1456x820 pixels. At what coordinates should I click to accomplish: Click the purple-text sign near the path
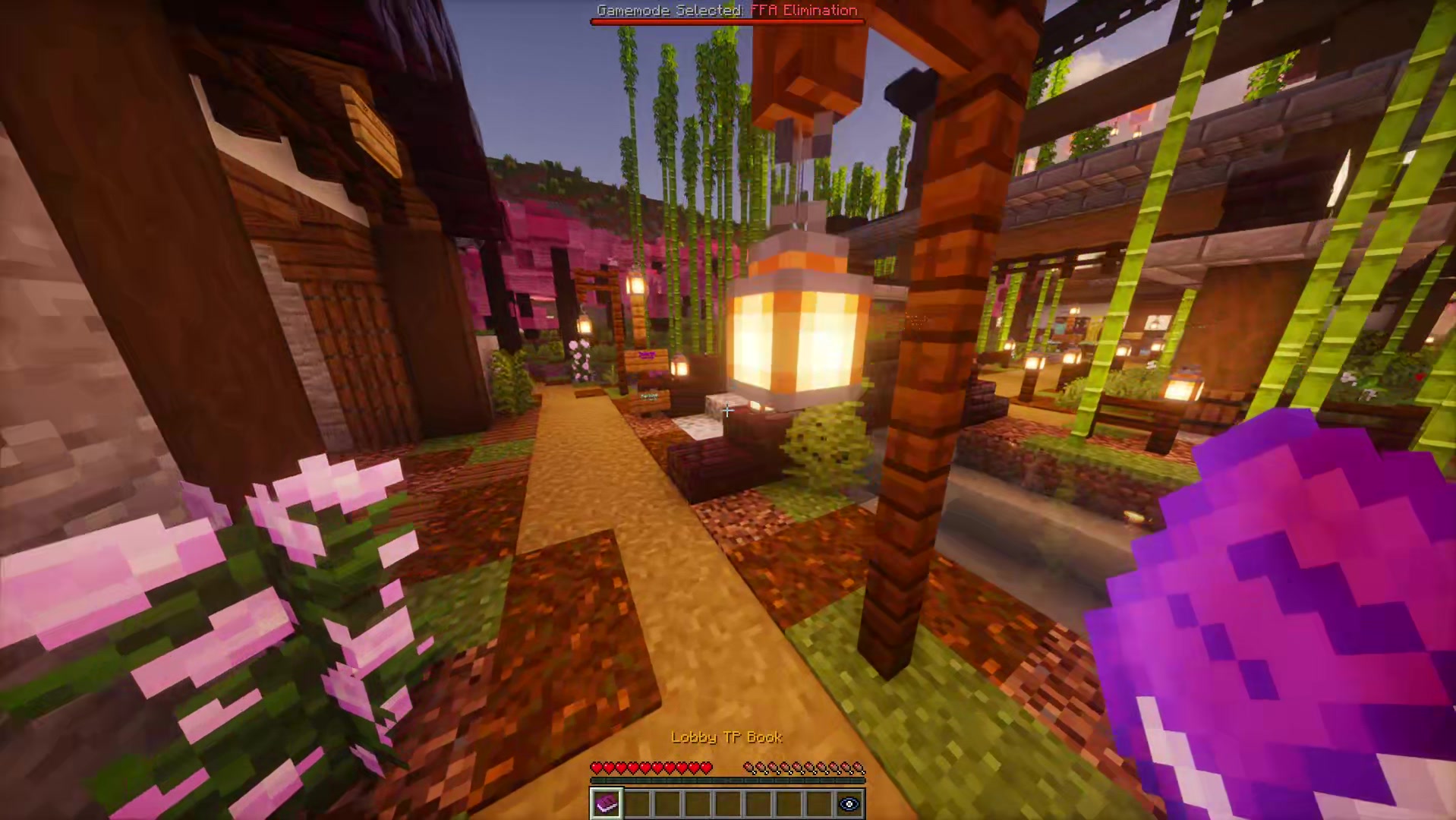646,355
